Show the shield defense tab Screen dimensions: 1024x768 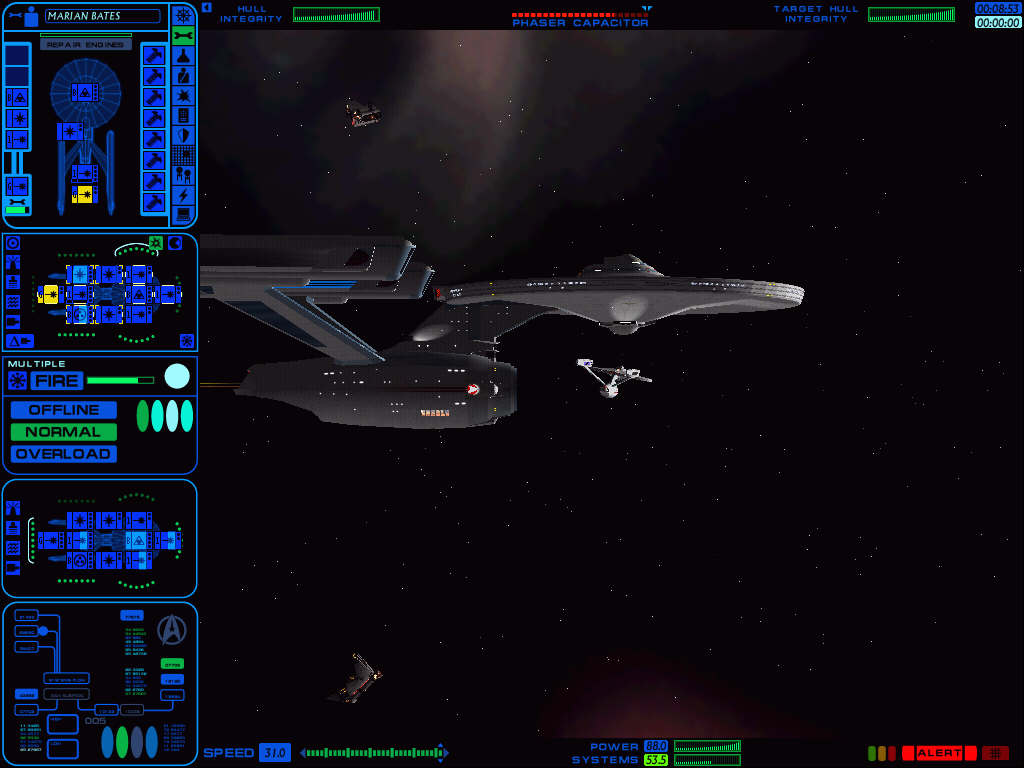[x=183, y=135]
